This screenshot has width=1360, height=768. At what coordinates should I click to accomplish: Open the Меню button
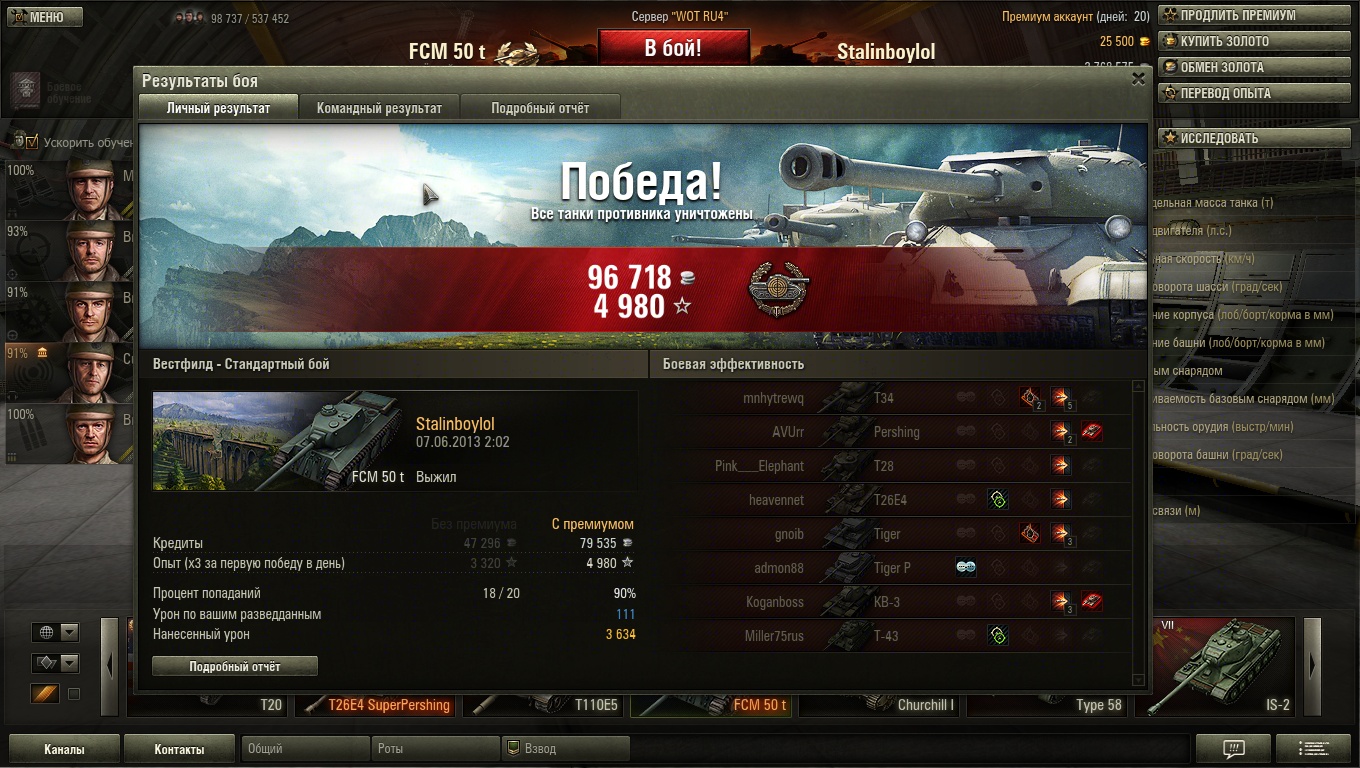pyautogui.click(x=42, y=17)
